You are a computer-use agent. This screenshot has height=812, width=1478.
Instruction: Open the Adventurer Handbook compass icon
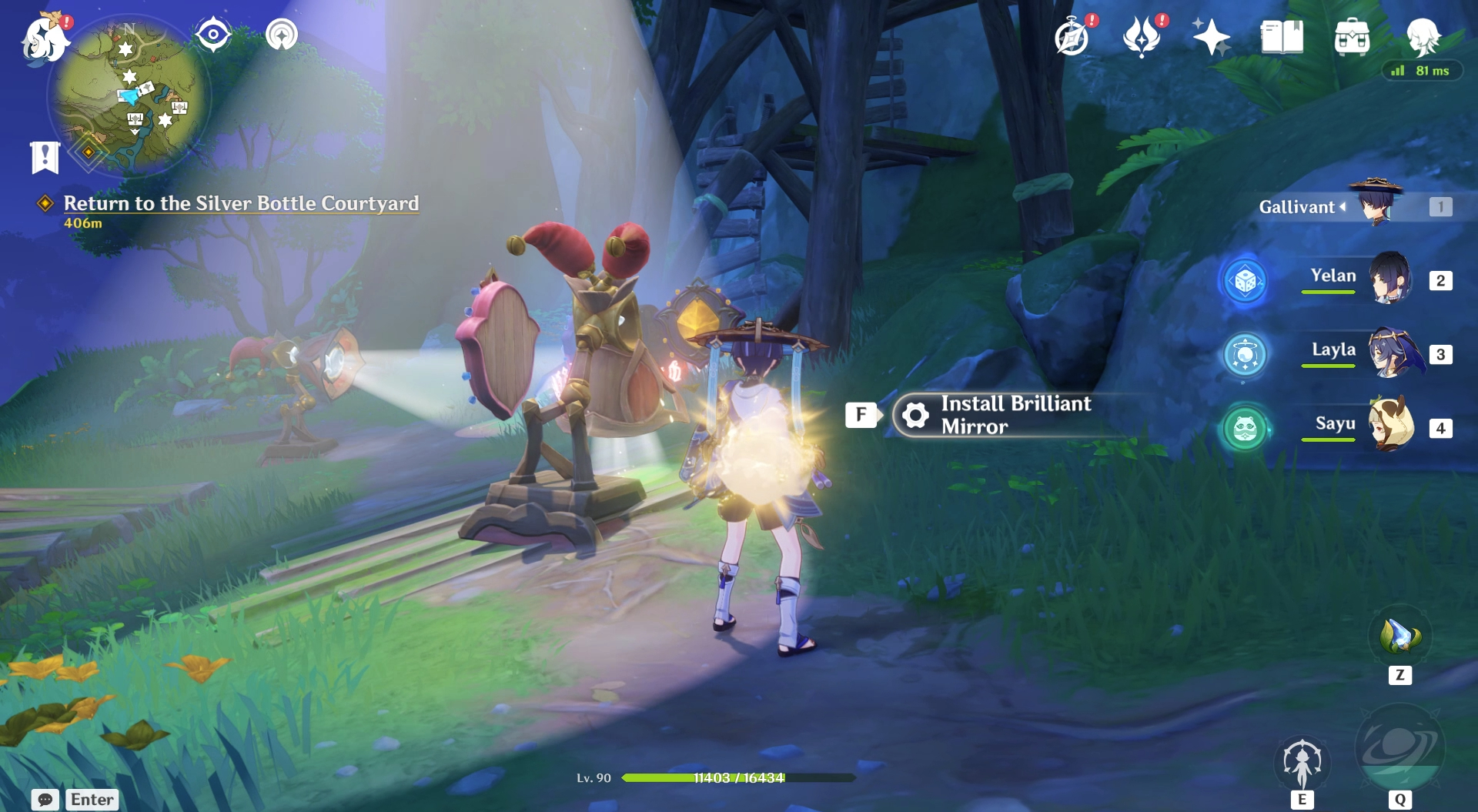pos(1072,37)
